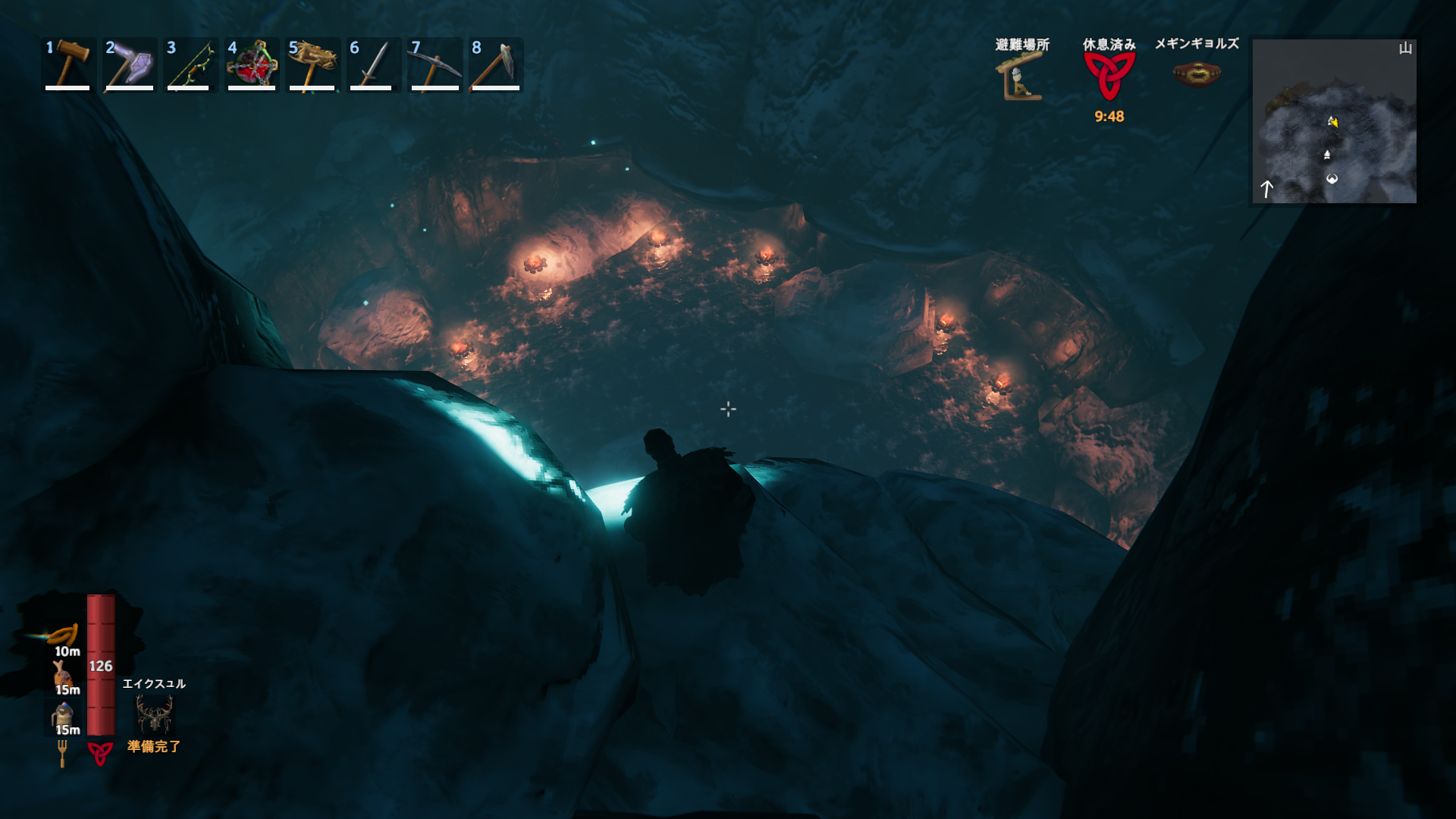Choose the cultivator tool in slot 5

click(x=312, y=65)
